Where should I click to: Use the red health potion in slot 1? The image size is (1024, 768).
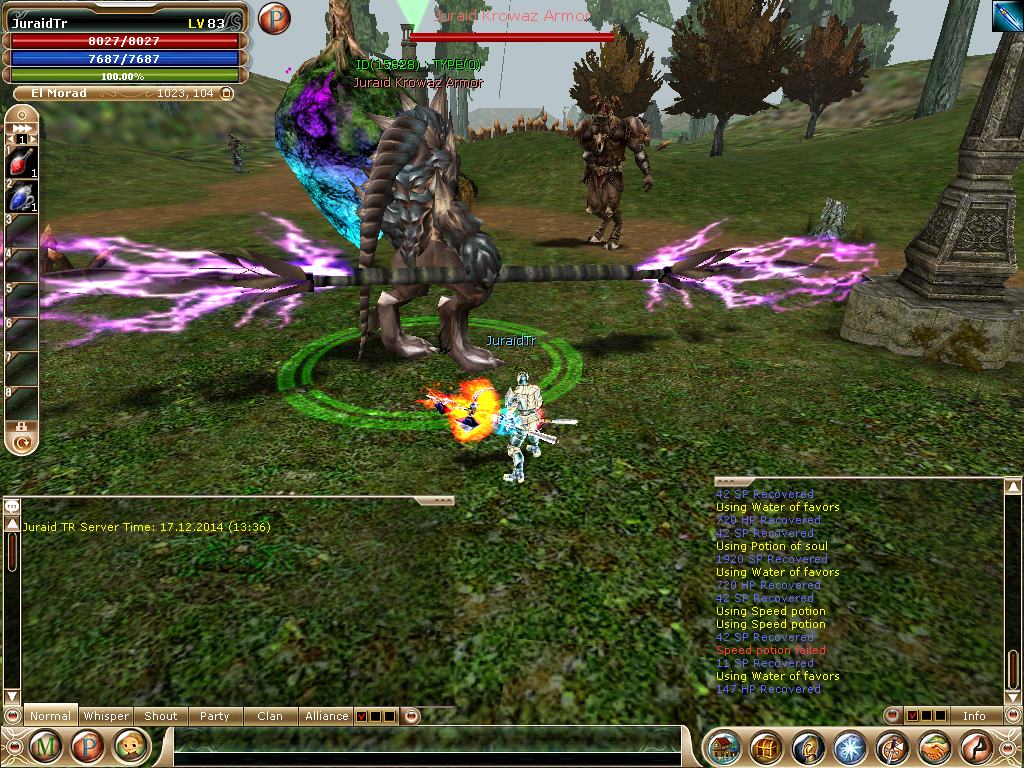coord(23,162)
